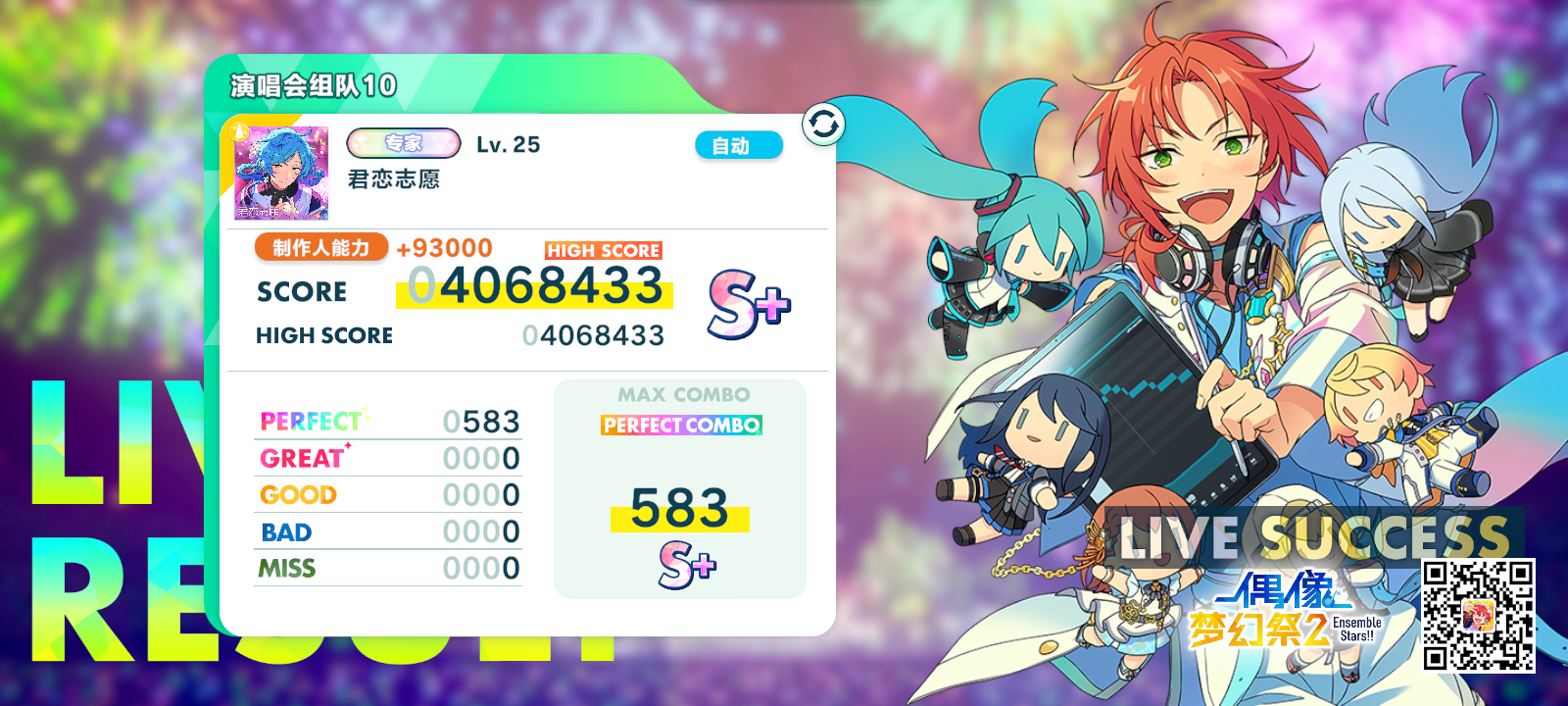Click the retry circular arrow icon

point(823,125)
